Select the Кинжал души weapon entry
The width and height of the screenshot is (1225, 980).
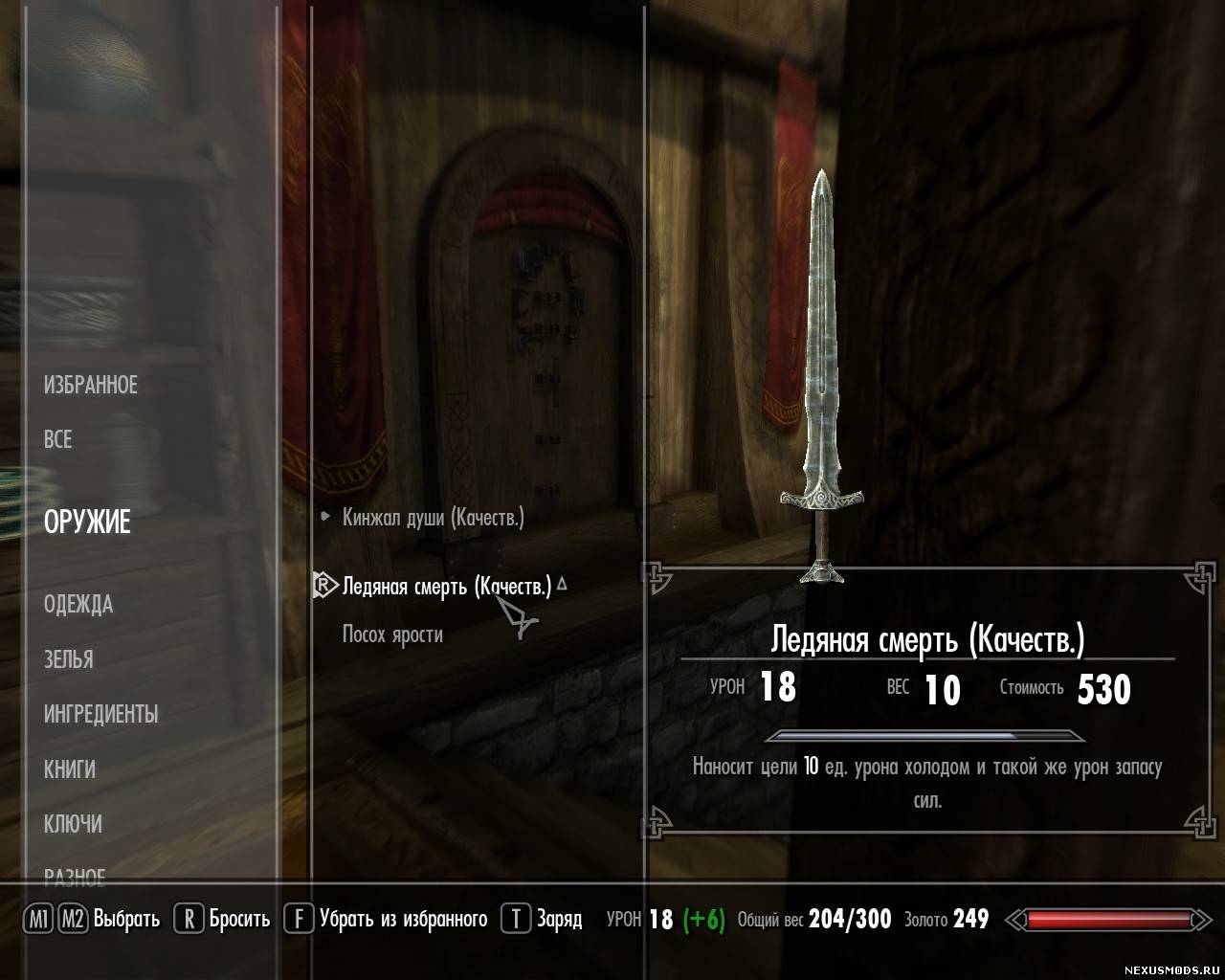[x=433, y=518]
